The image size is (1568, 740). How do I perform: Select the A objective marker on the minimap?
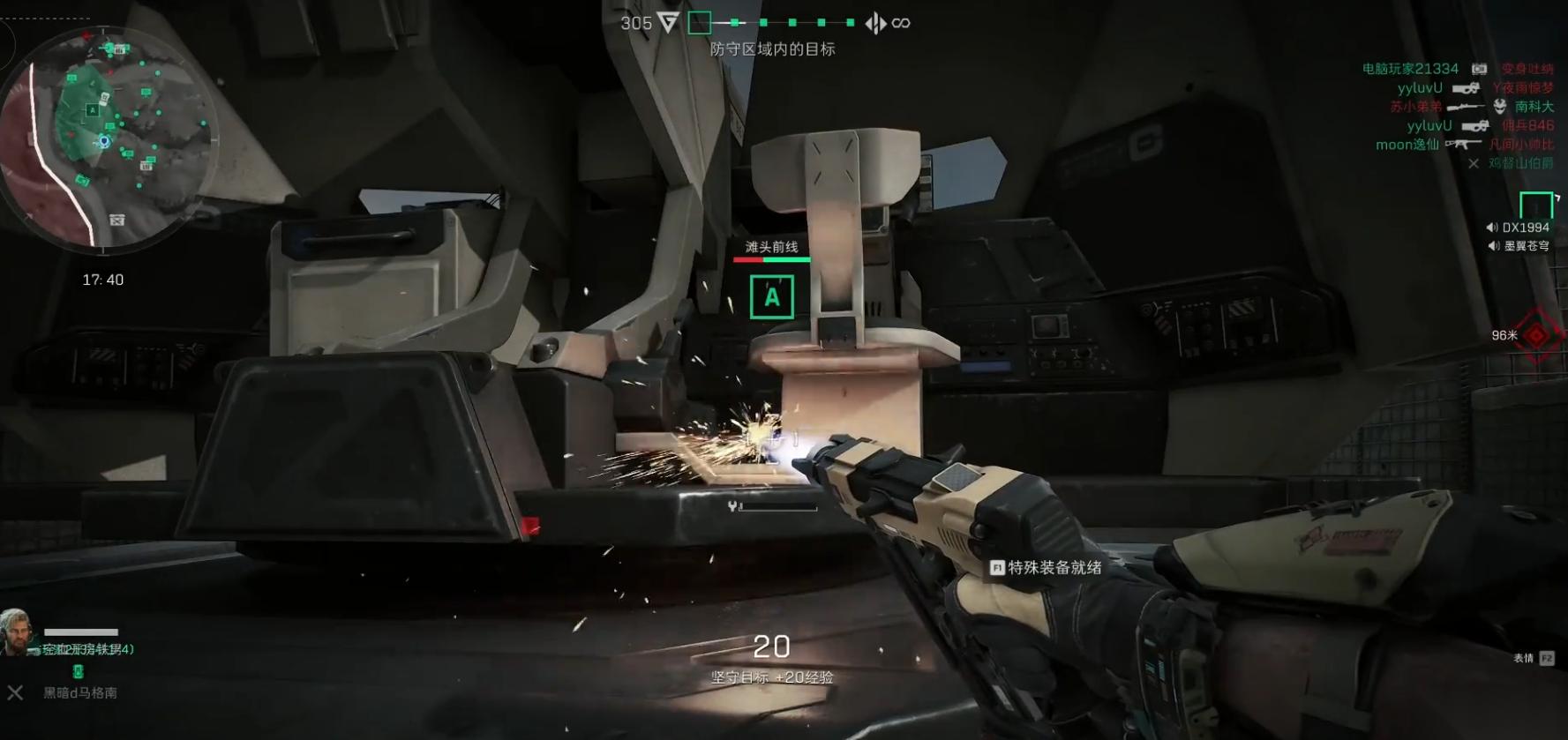click(x=92, y=110)
